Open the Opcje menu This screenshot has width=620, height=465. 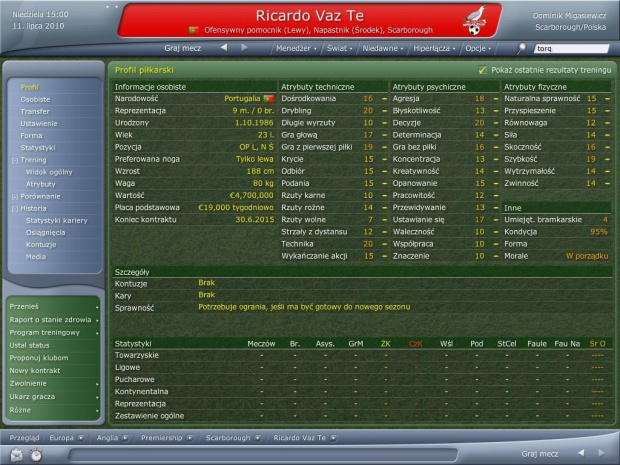tap(477, 48)
